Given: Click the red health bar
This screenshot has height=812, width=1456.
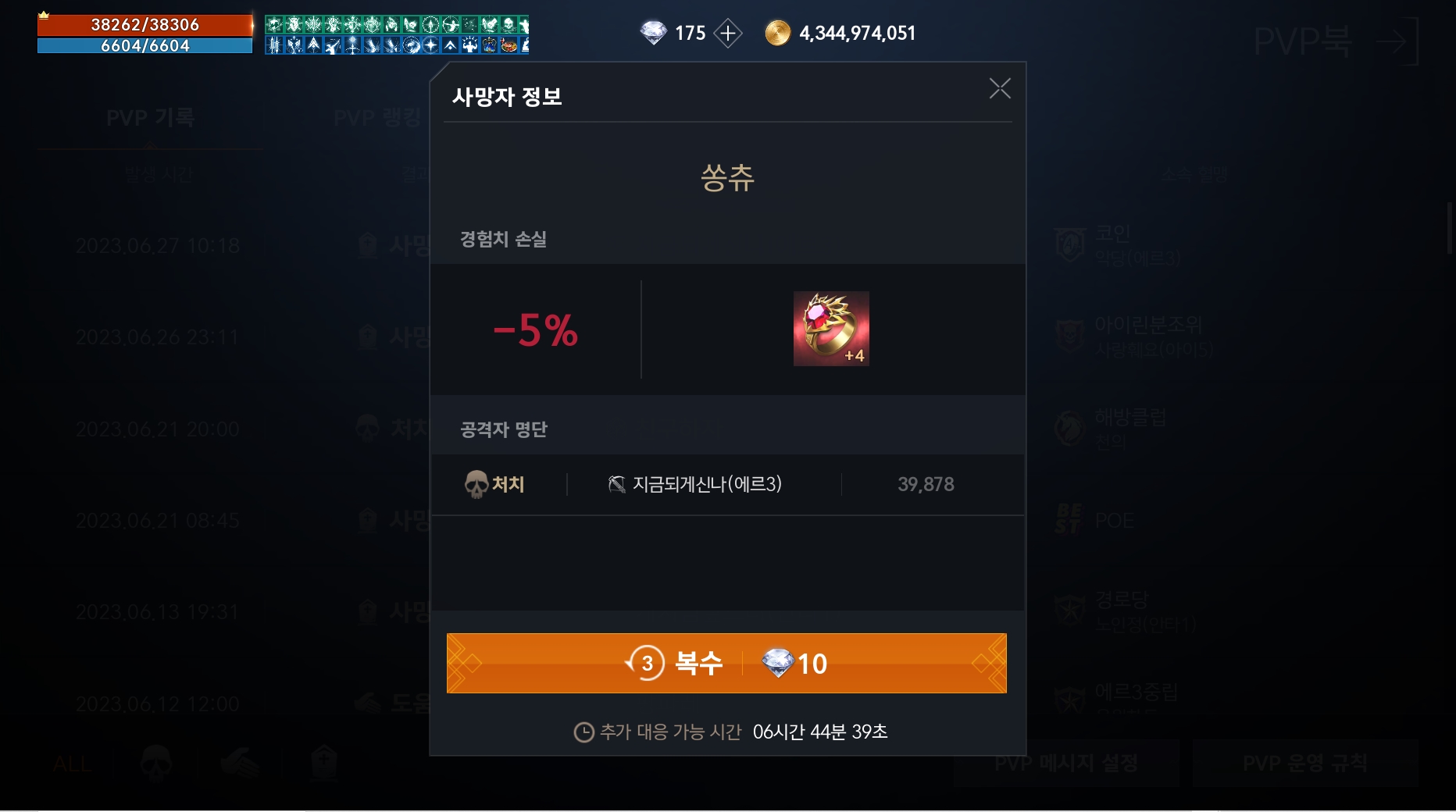Looking at the screenshot, I should pos(145,23).
